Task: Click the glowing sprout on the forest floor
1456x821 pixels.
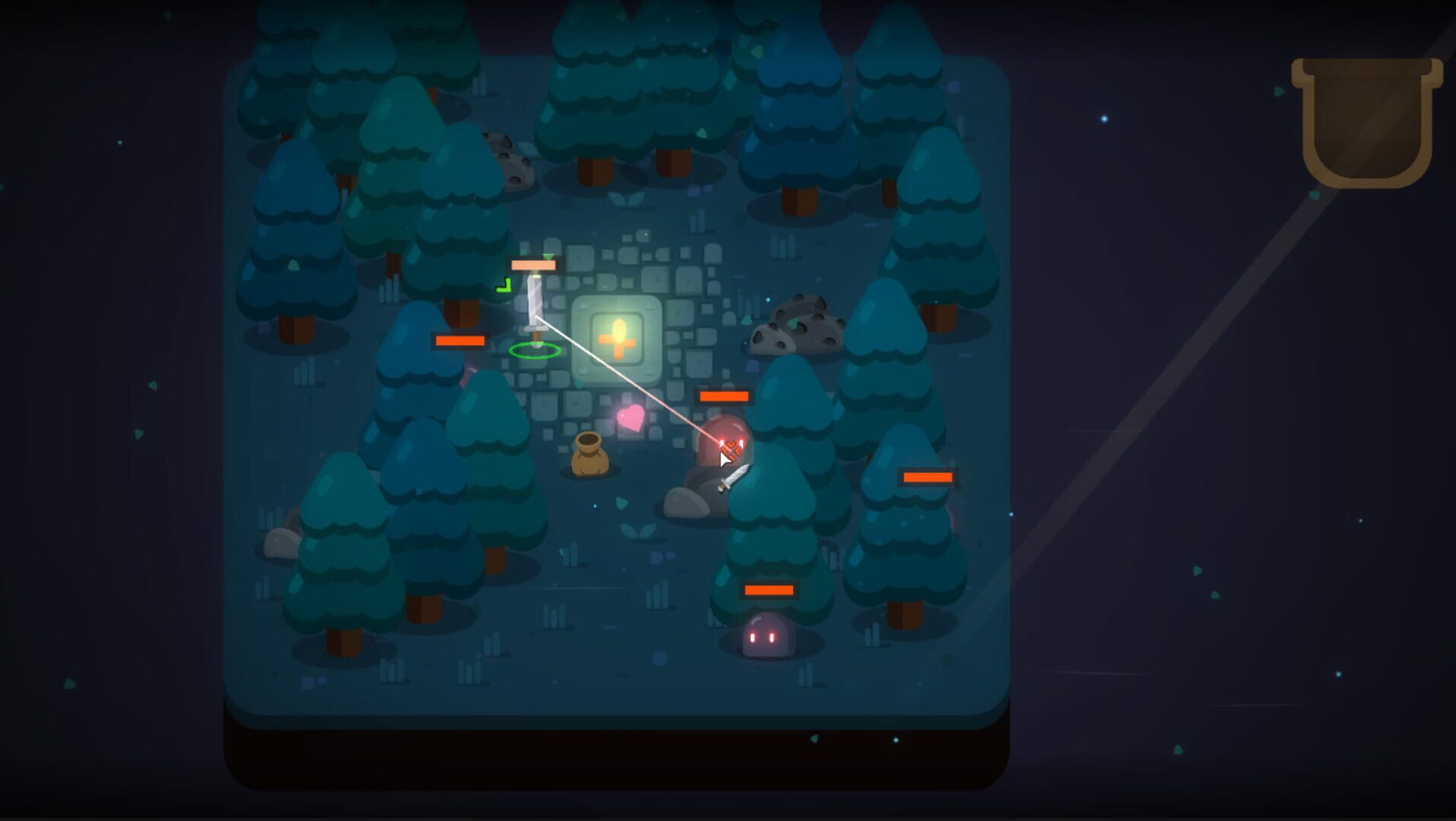Action: coord(637,531)
